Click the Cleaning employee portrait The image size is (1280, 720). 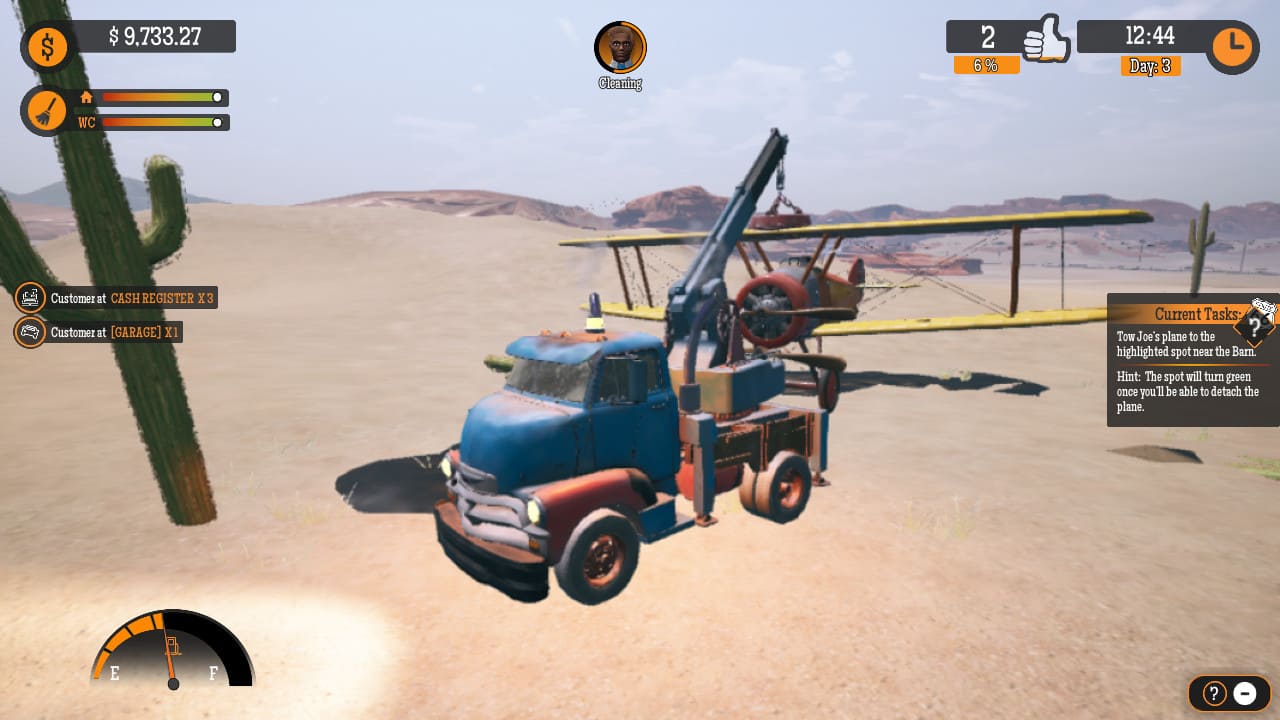pyautogui.click(x=620, y=47)
